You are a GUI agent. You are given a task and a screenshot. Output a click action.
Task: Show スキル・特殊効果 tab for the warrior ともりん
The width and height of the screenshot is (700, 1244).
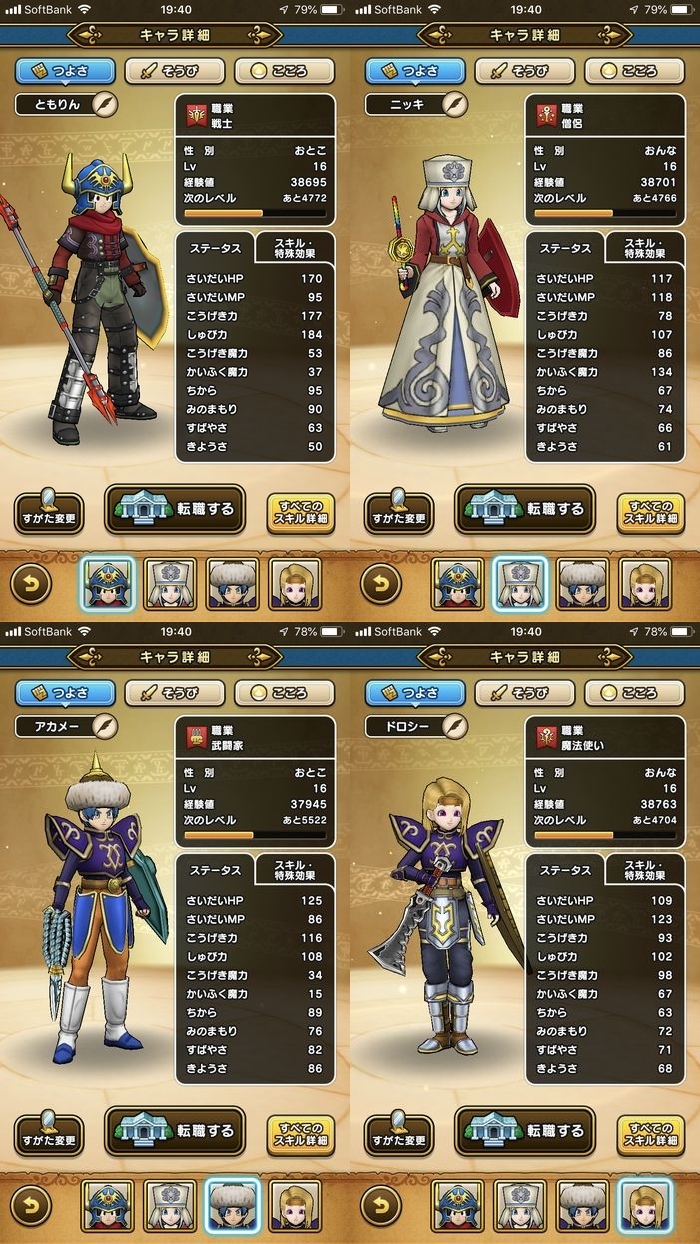point(296,247)
